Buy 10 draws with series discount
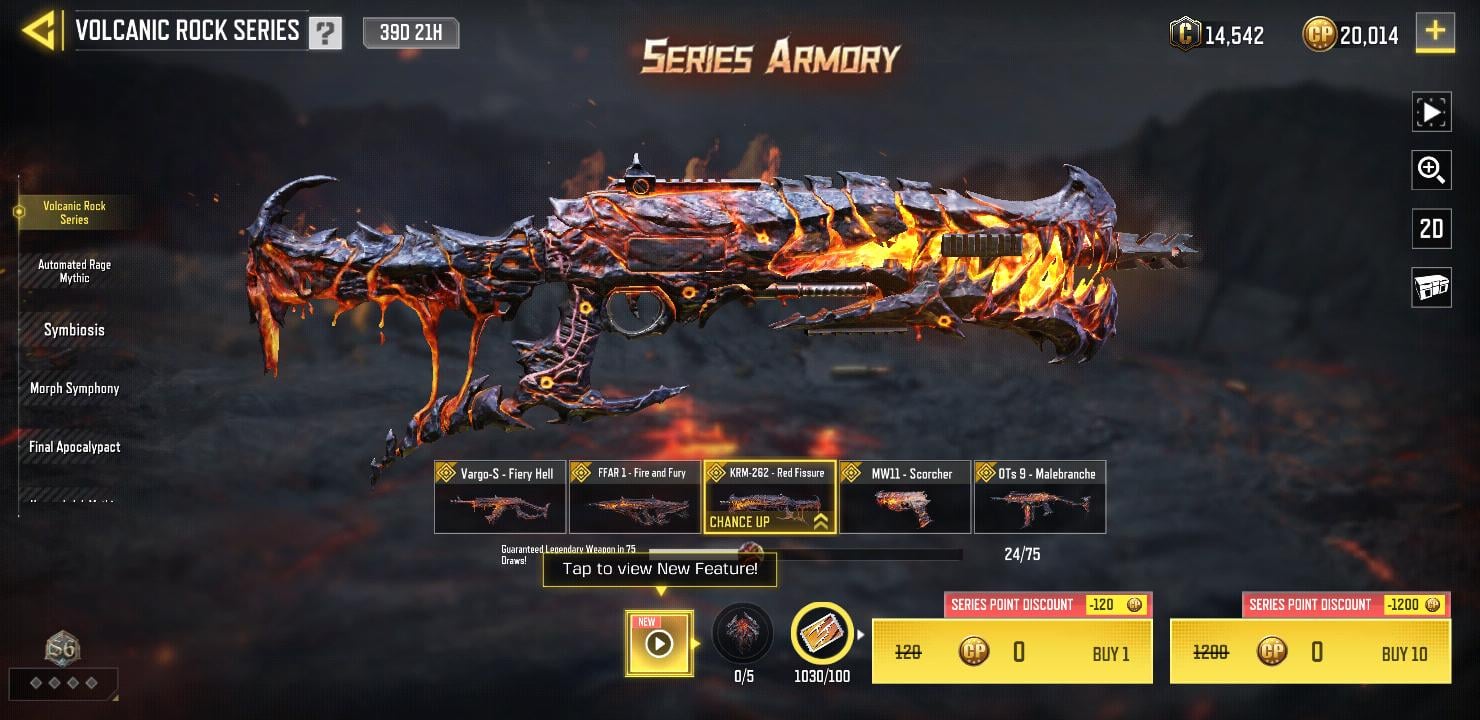This screenshot has width=1480, height=720. (1310, 652)
